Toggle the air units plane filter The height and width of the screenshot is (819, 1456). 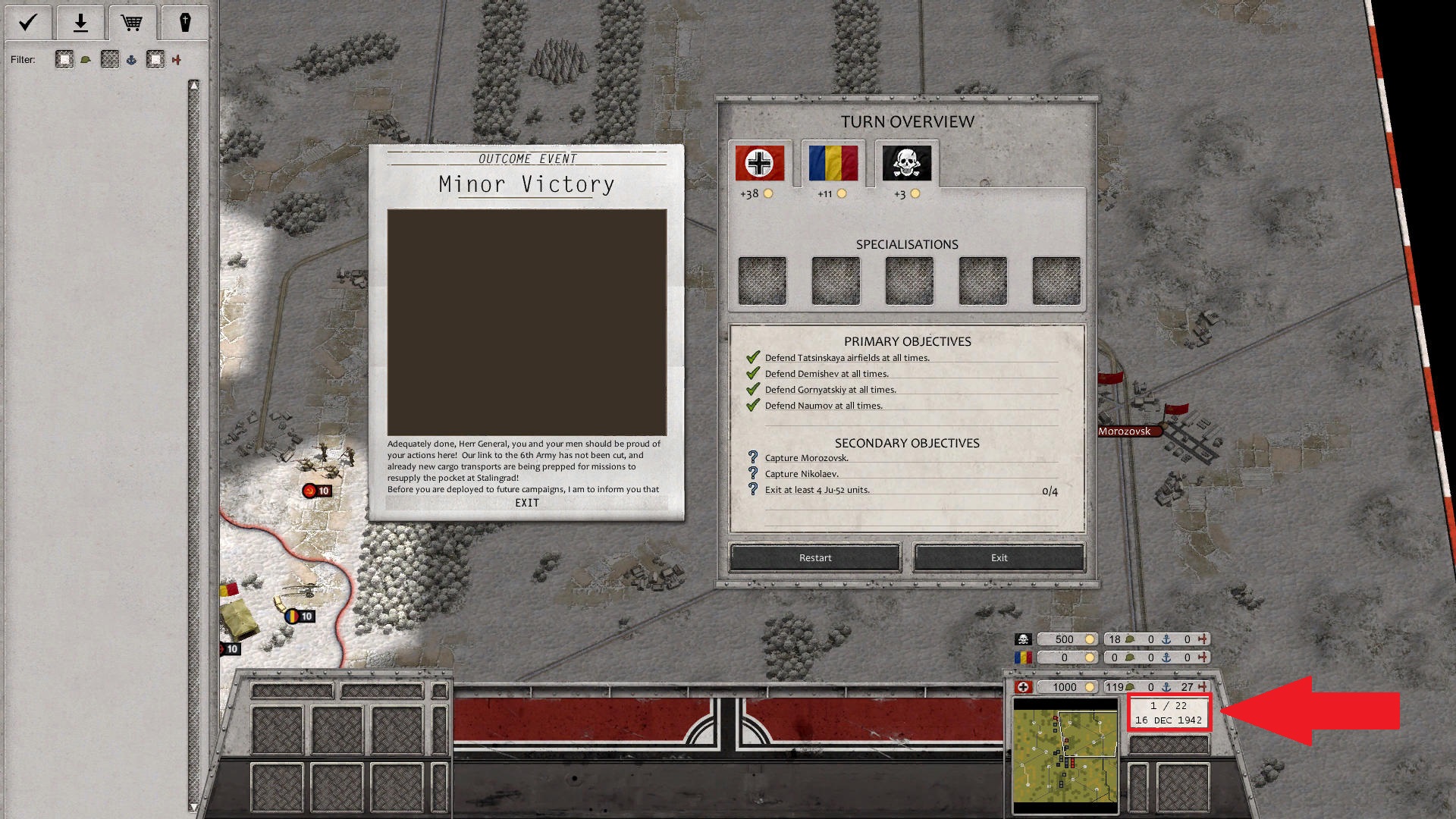[x=156, y=60]
